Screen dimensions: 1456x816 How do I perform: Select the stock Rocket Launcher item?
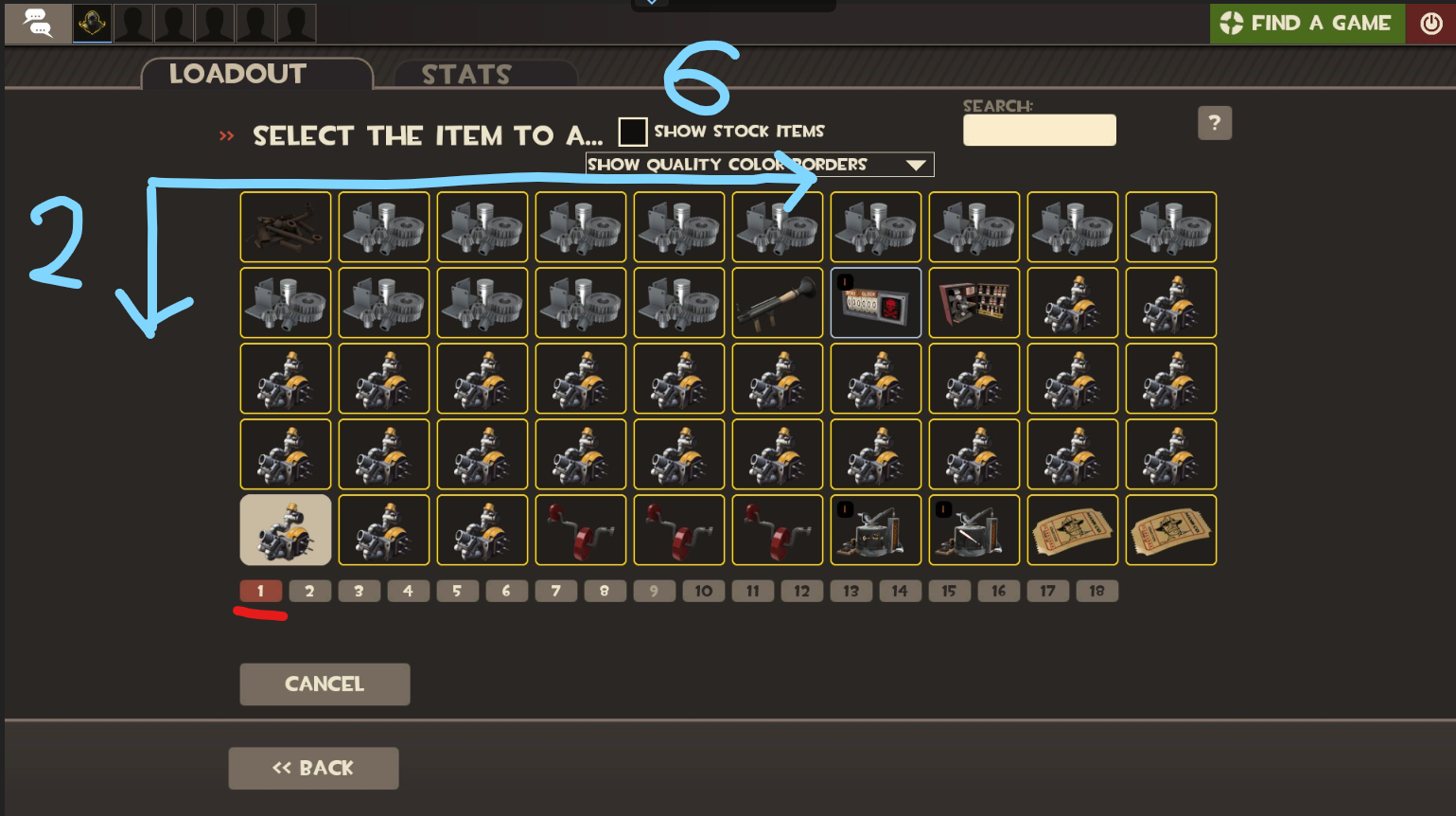tap(778, 302)
